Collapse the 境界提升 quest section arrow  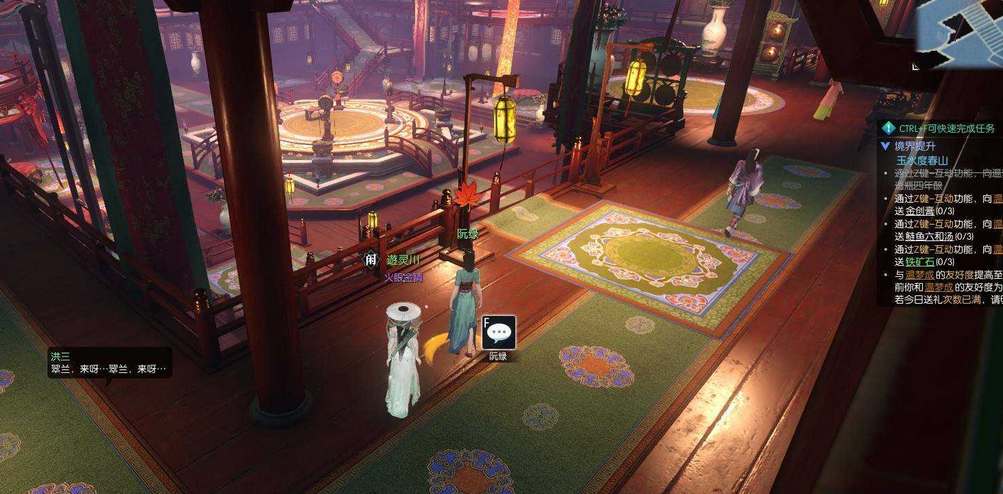click(885, 145)
